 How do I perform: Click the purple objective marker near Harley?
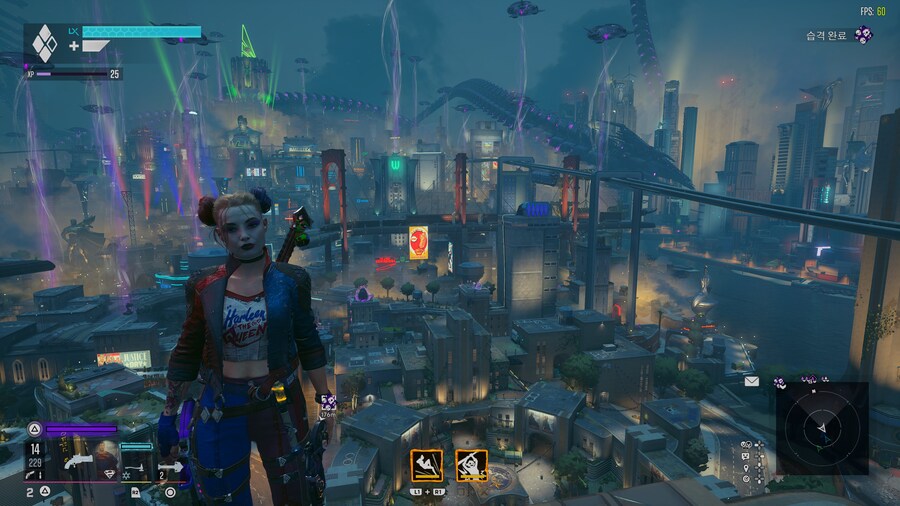pos(327,400)
